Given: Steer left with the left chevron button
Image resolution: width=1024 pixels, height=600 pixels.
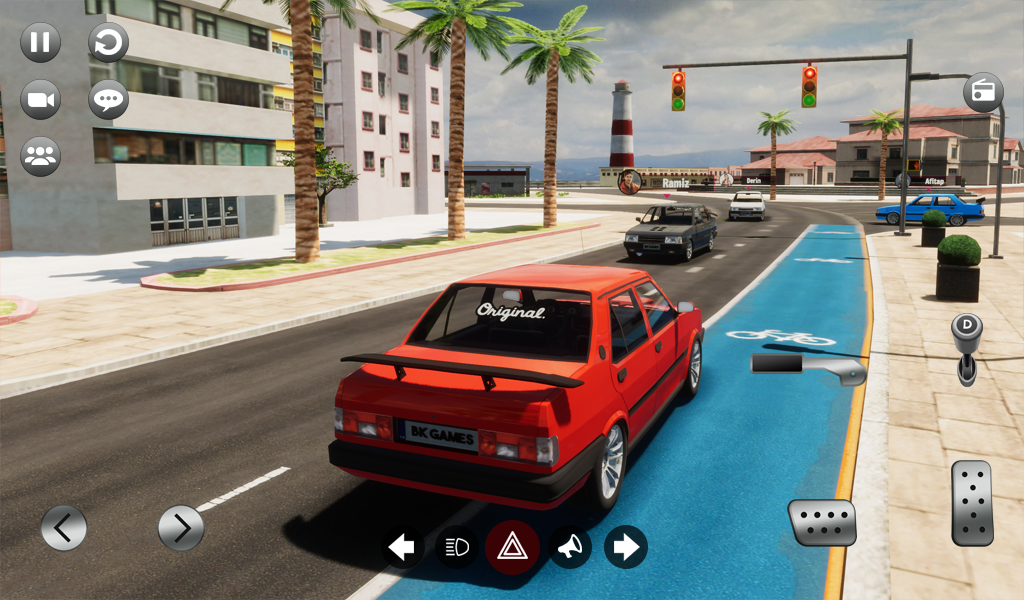Looking at the screenshot, I should (64, 527).
